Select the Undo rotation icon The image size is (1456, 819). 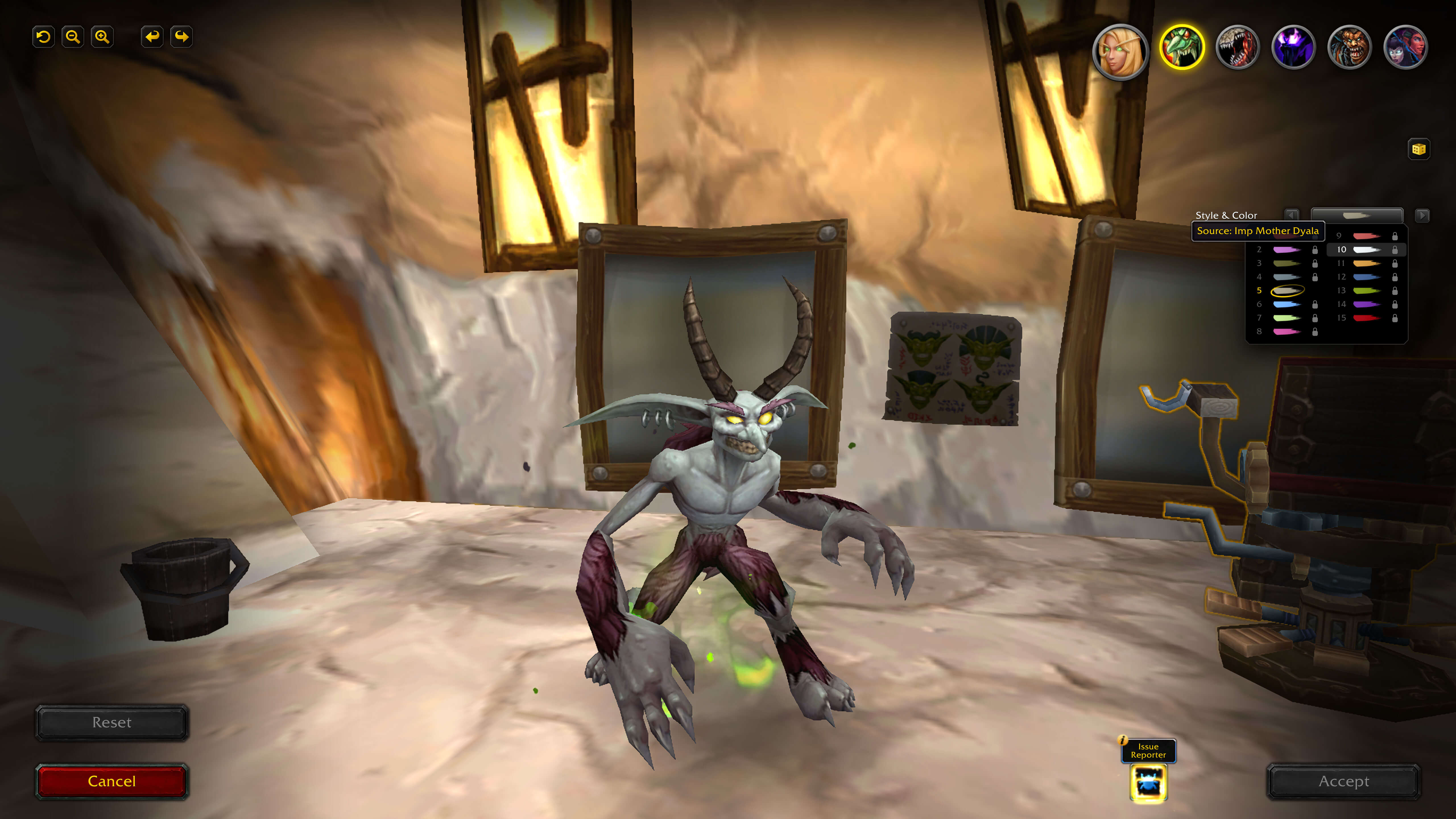point(44,36)
